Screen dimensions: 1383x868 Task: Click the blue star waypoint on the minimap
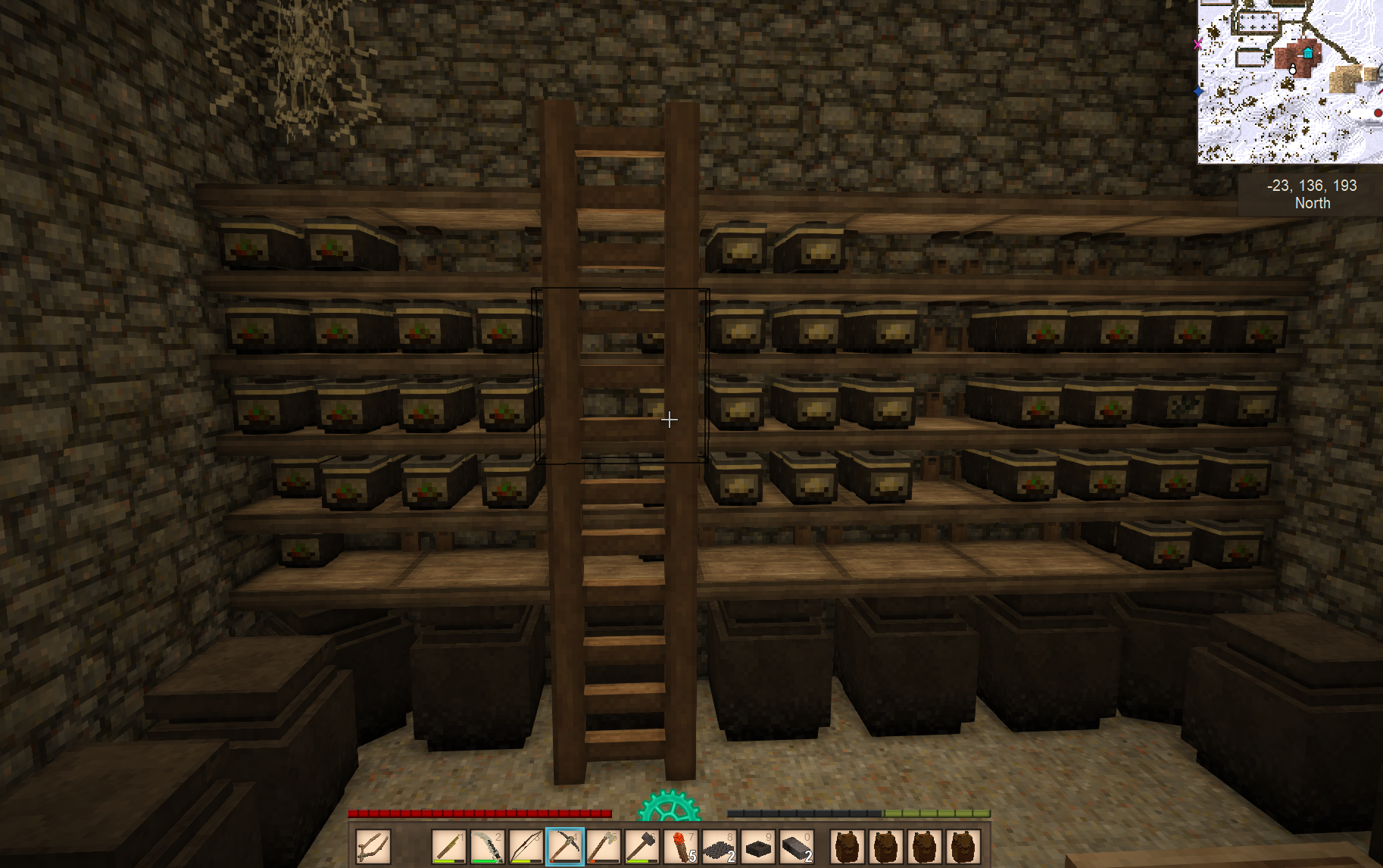click(x=1198, y=92)
